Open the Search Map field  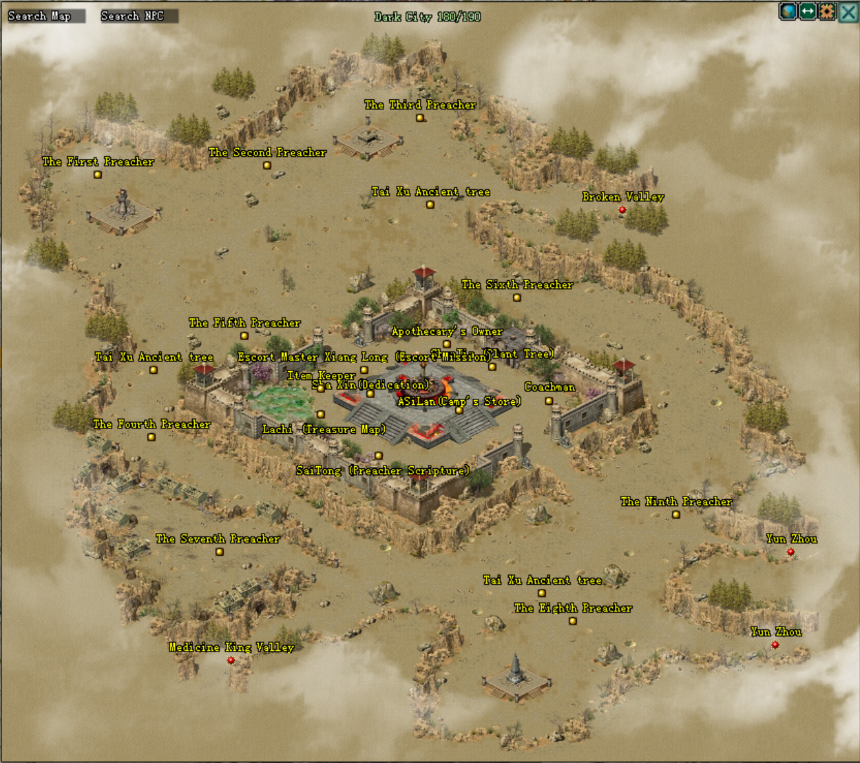point(42,16)
